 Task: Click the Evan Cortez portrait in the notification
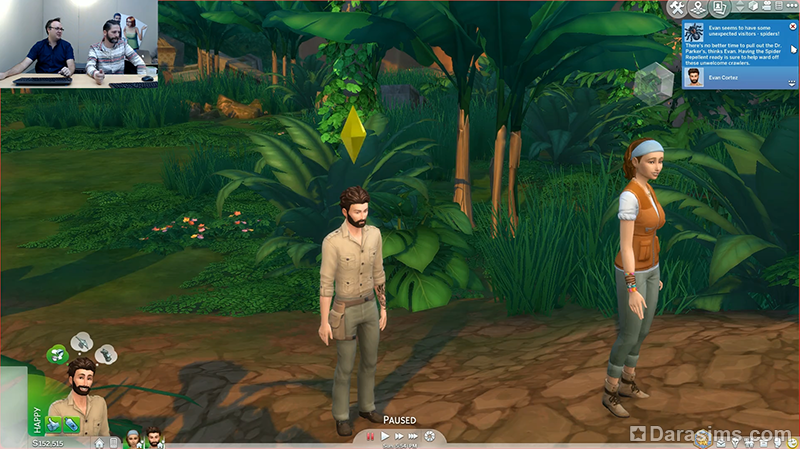(x=694, y=76)
